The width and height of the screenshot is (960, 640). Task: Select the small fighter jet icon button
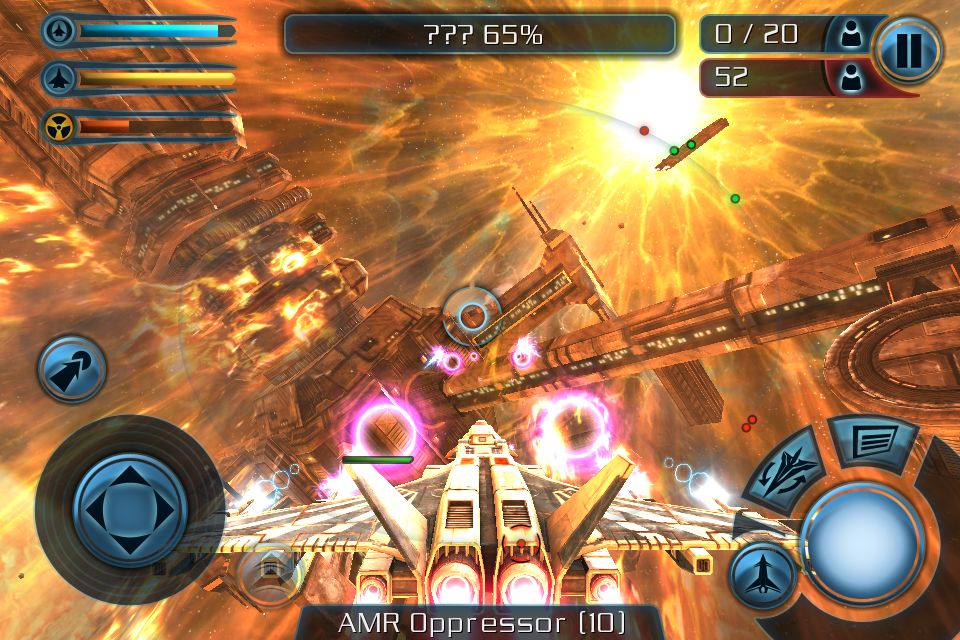pyautogui.click(x=762, y=575)
